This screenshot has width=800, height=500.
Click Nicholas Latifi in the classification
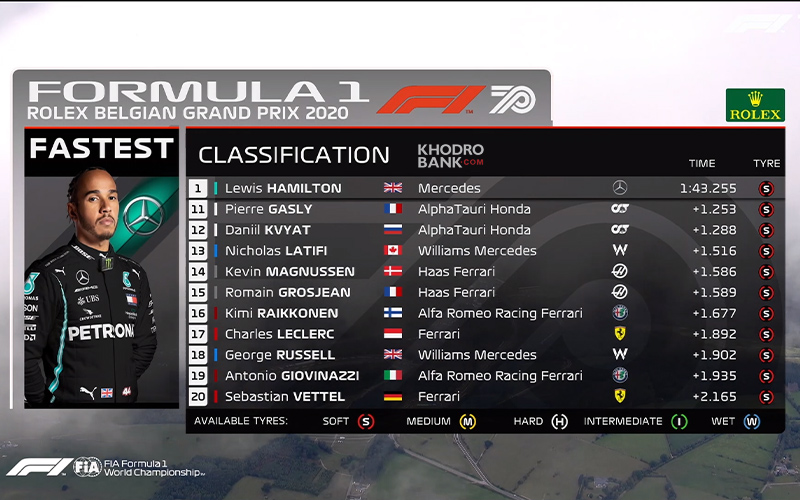[x=276, y=251]
